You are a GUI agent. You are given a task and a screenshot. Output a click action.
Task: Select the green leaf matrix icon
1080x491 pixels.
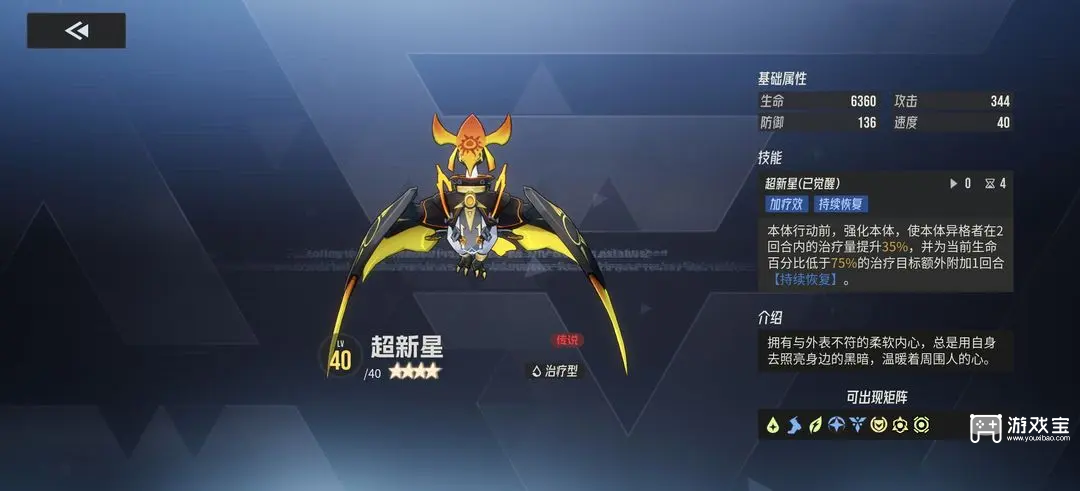814,425
